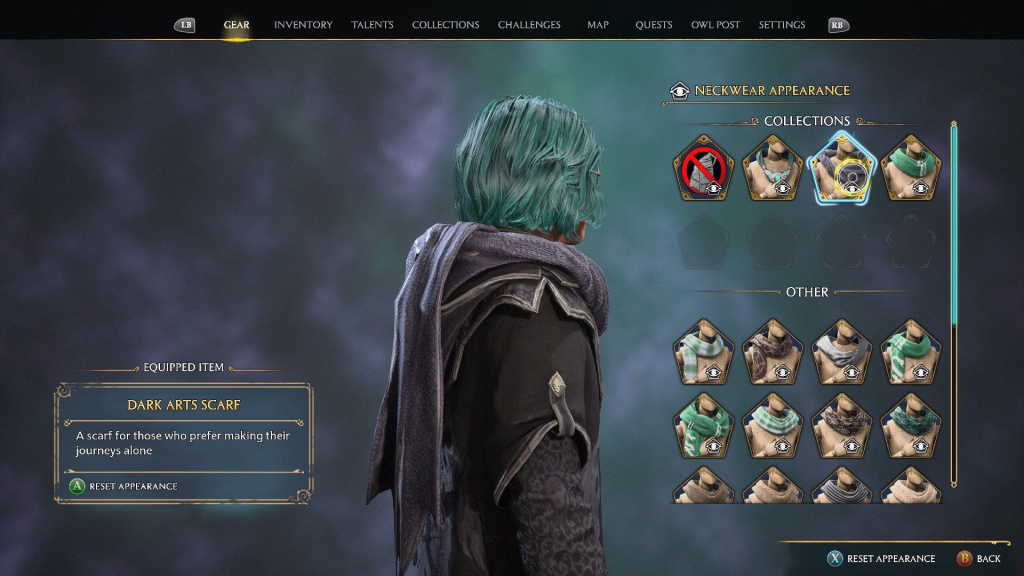
Task: Open the Map tab
Action: click(x=598, y=25)
